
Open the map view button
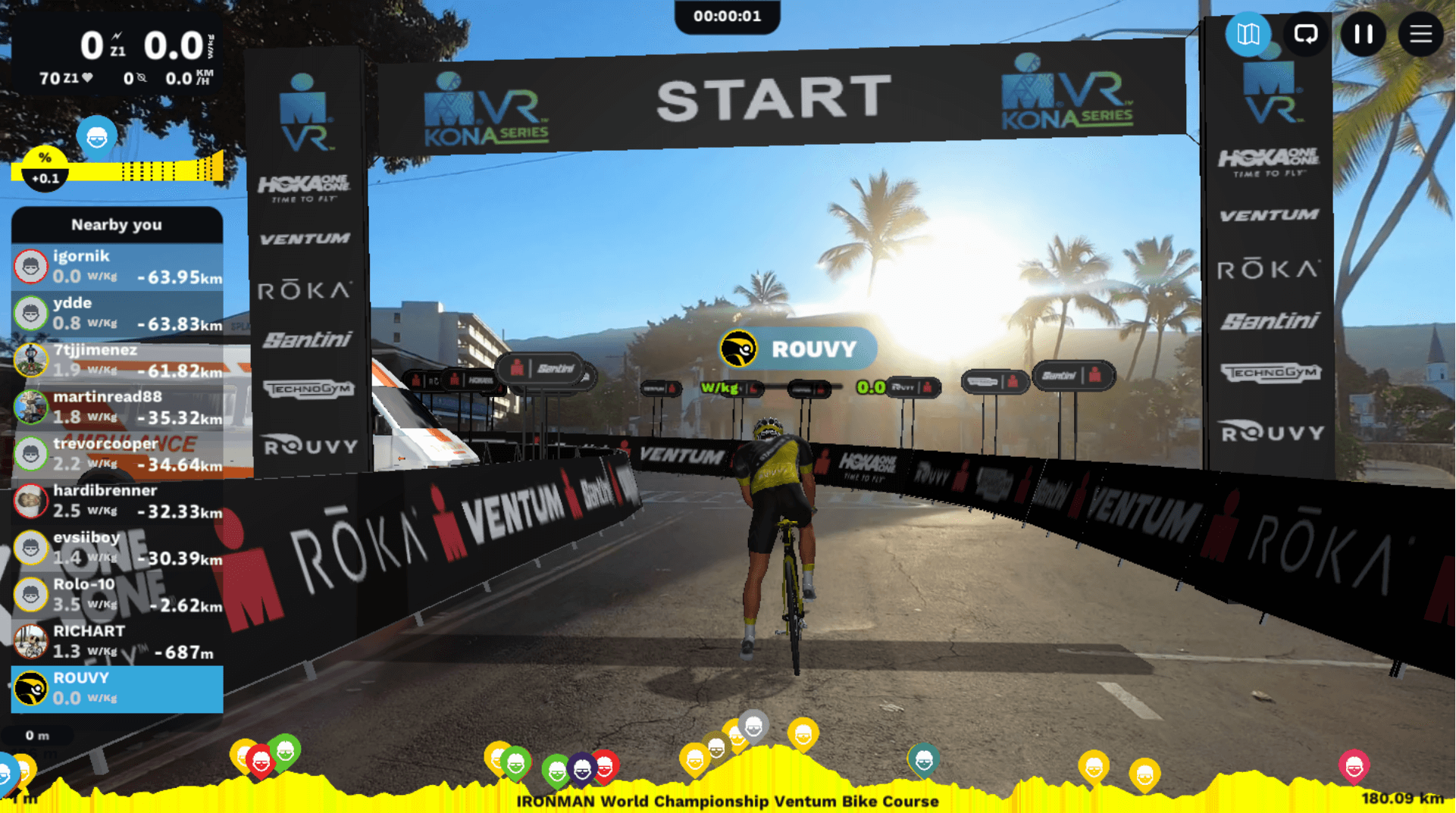point(1248,34)
